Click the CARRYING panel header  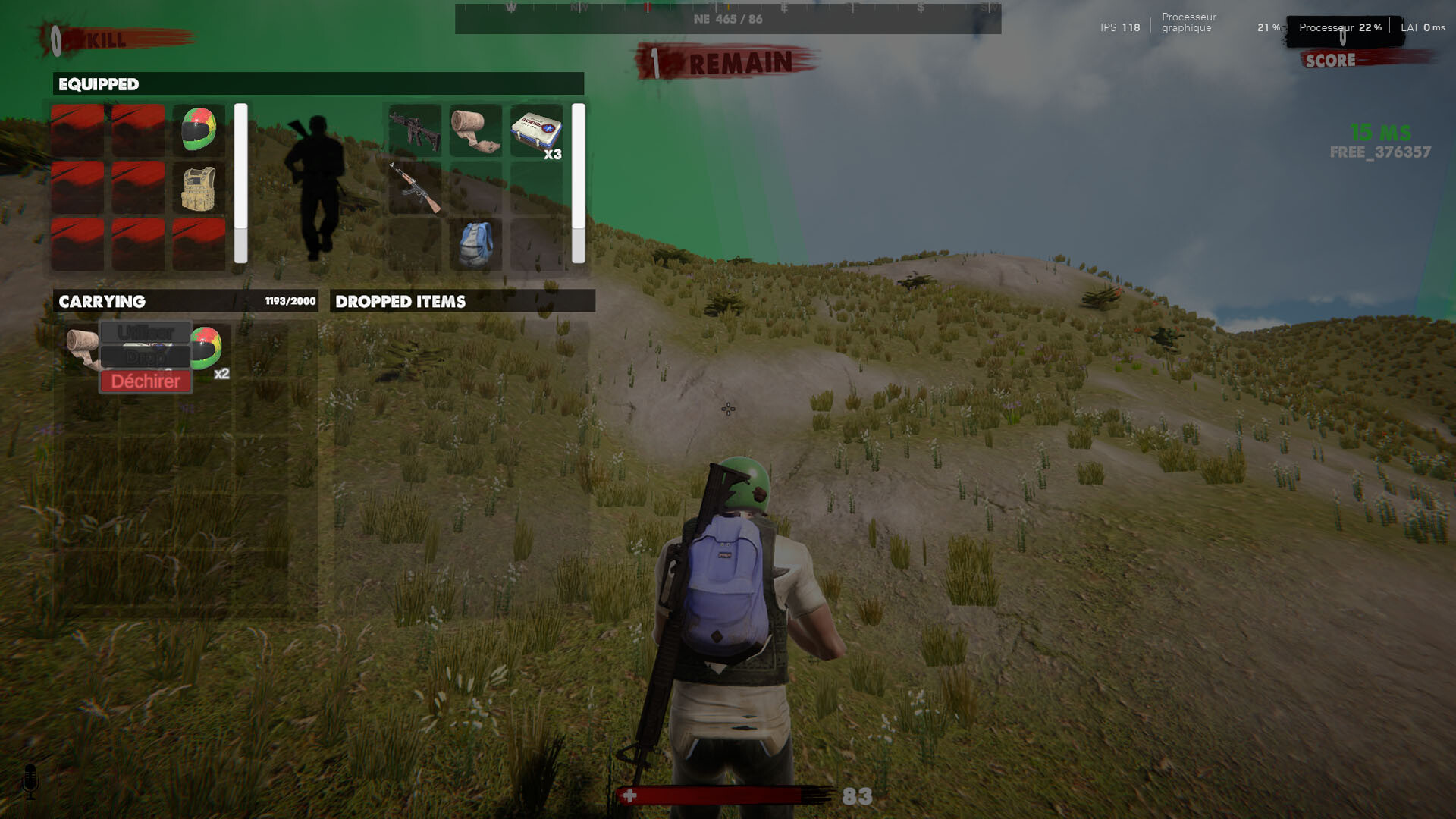tap(102, 301)
